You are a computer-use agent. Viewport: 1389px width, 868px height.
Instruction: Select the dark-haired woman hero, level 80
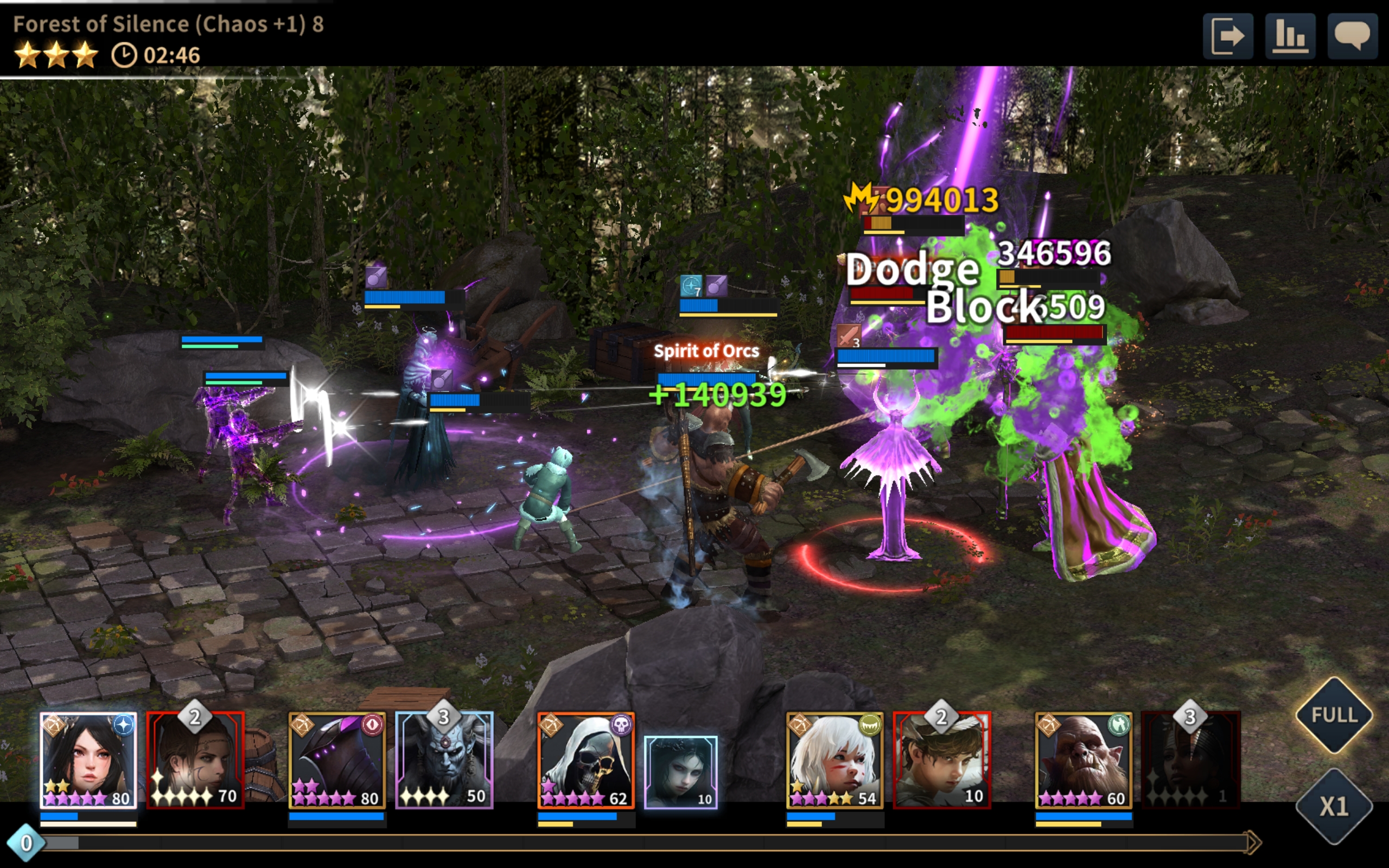click(x=88, y=760)
